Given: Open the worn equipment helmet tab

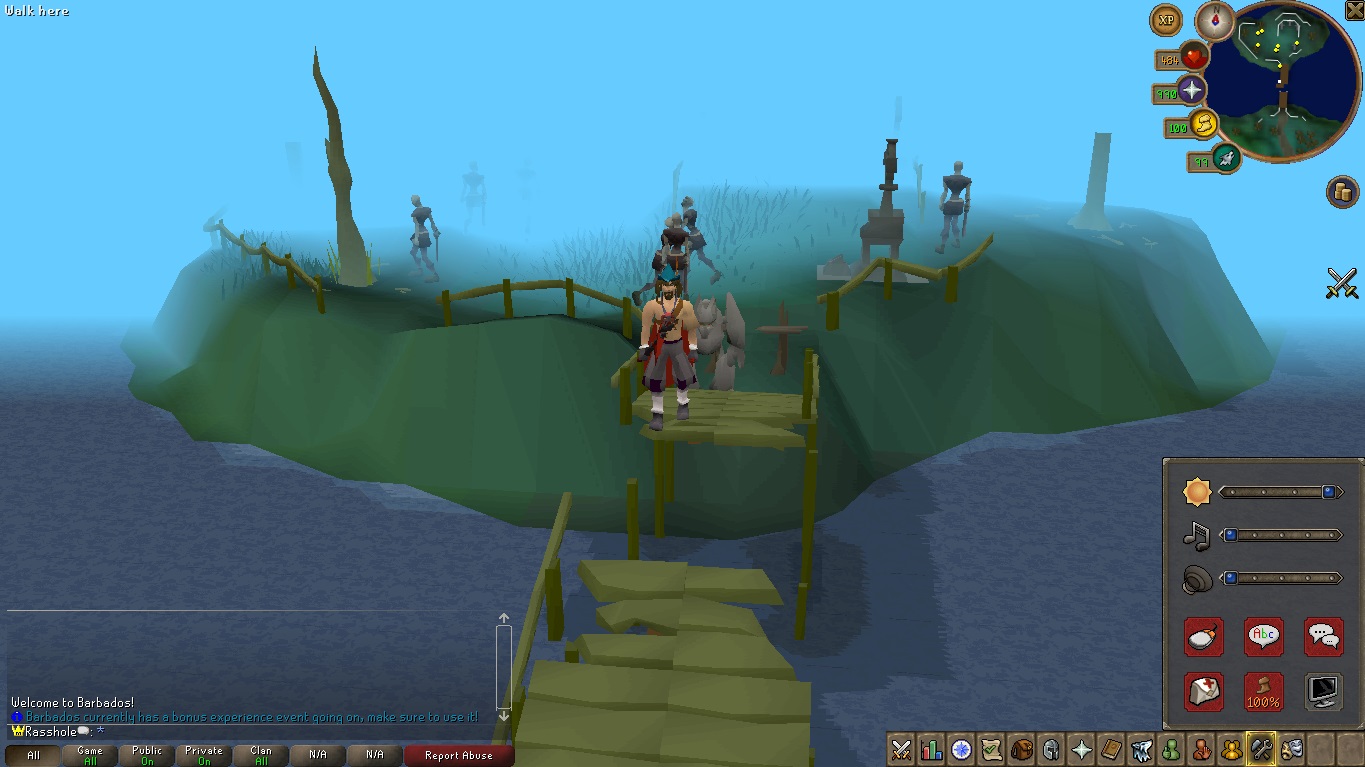Looking at the screenshot, I should (1051, 749).
